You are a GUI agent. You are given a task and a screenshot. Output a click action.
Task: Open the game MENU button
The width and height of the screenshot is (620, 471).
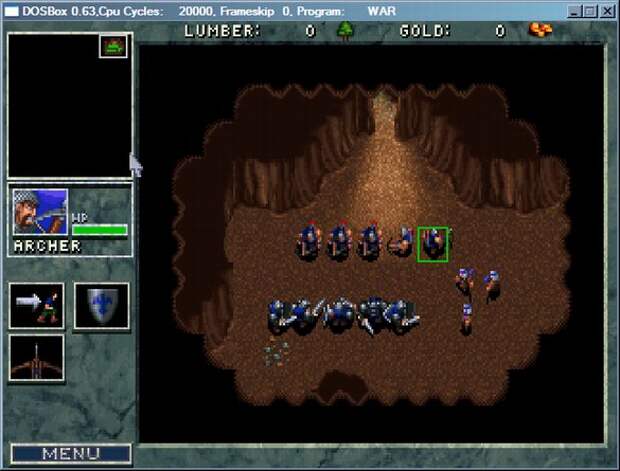point(70,454)
